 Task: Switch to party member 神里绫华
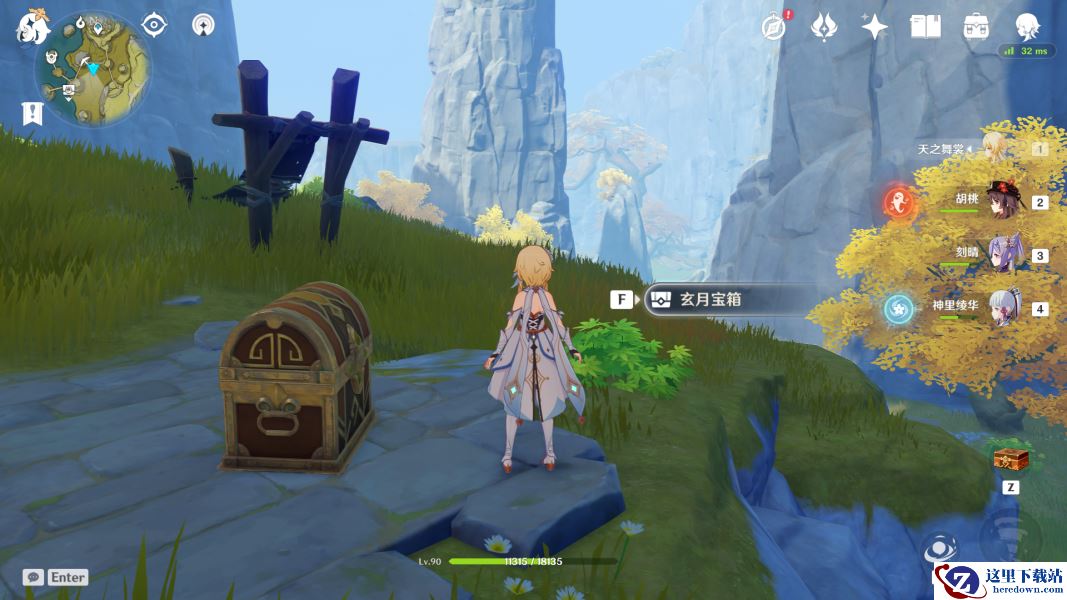[x=1003, y=308]
